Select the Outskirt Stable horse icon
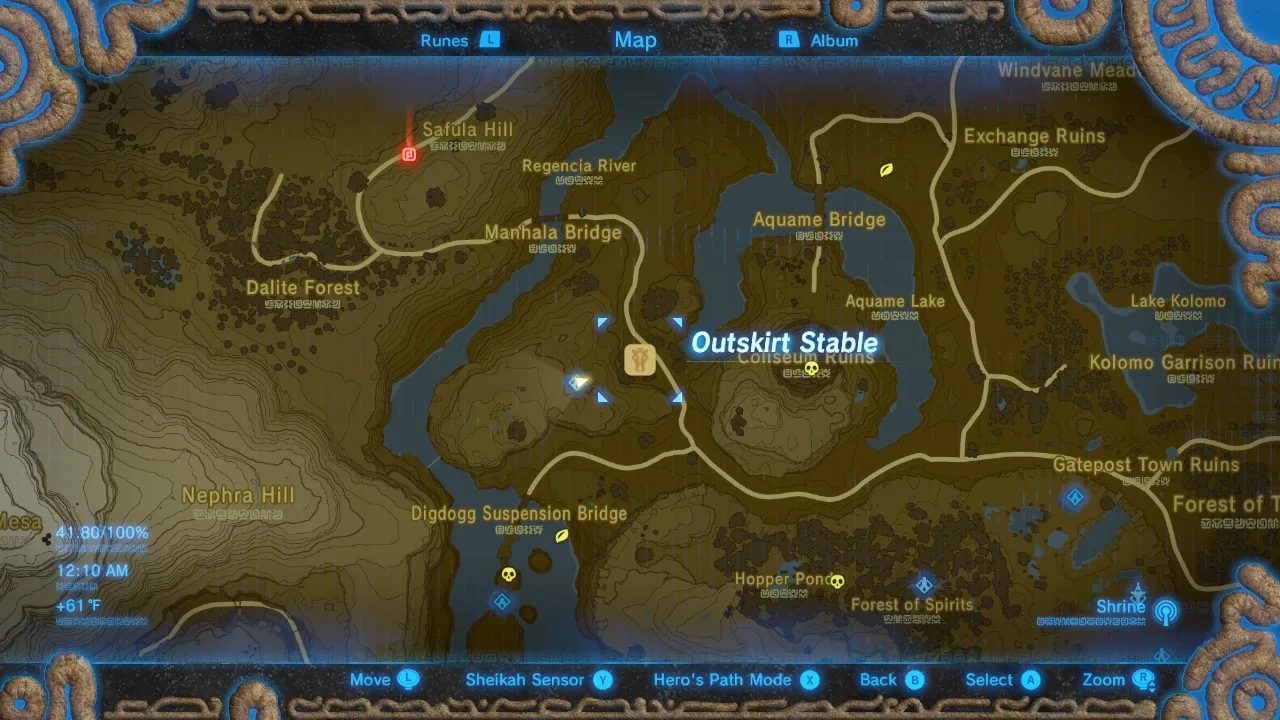 tap(639, 358)
